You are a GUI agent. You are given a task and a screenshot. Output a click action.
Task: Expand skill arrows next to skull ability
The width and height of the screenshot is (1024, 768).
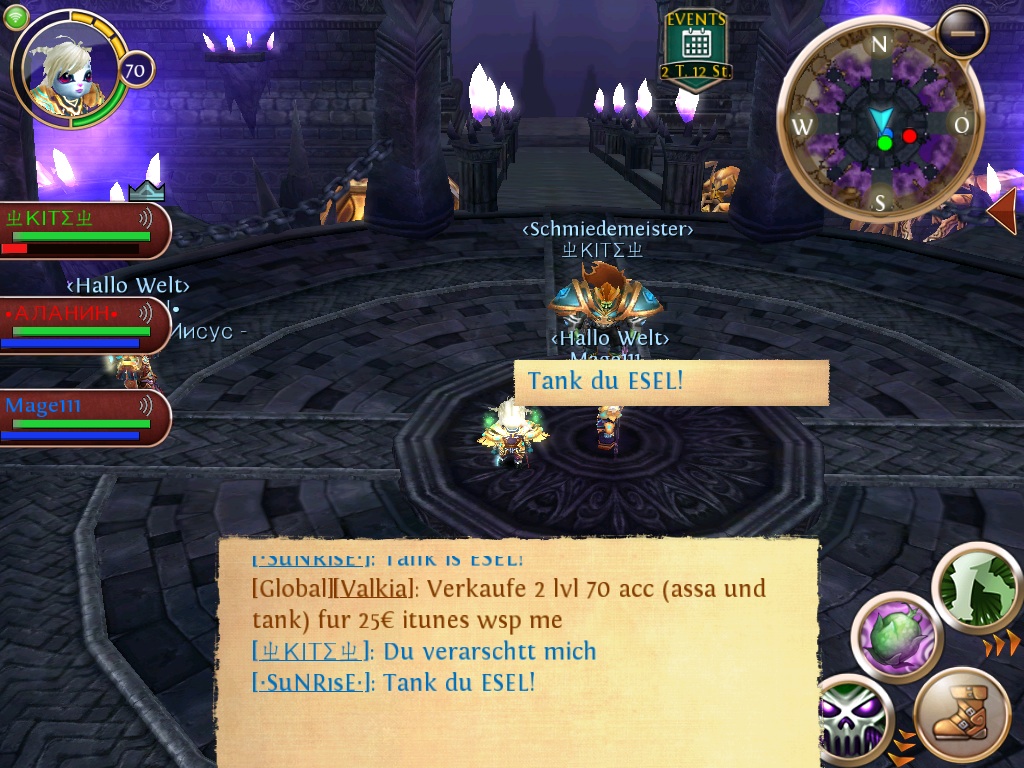point(903,742)
